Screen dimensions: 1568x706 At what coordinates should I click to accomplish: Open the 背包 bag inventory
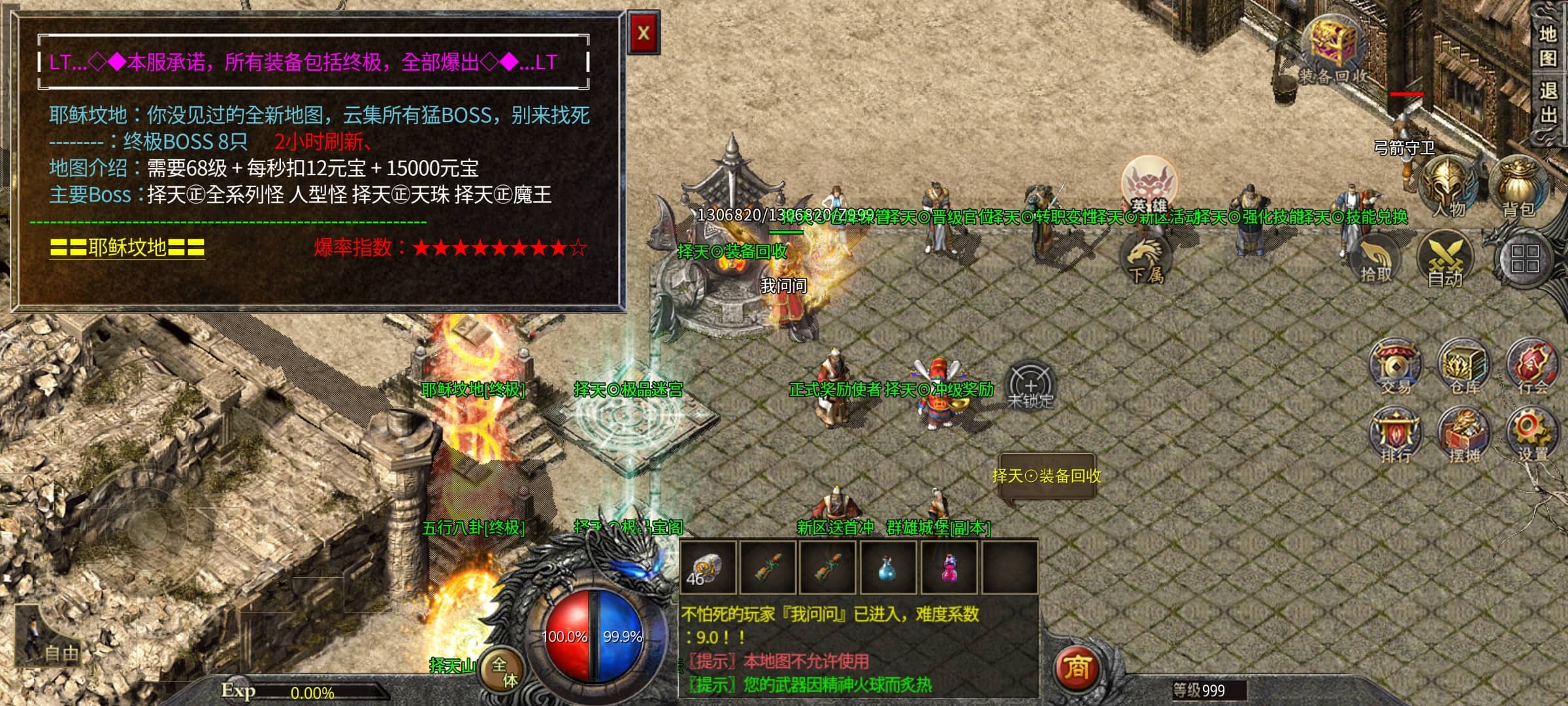tap(1518, 186)
